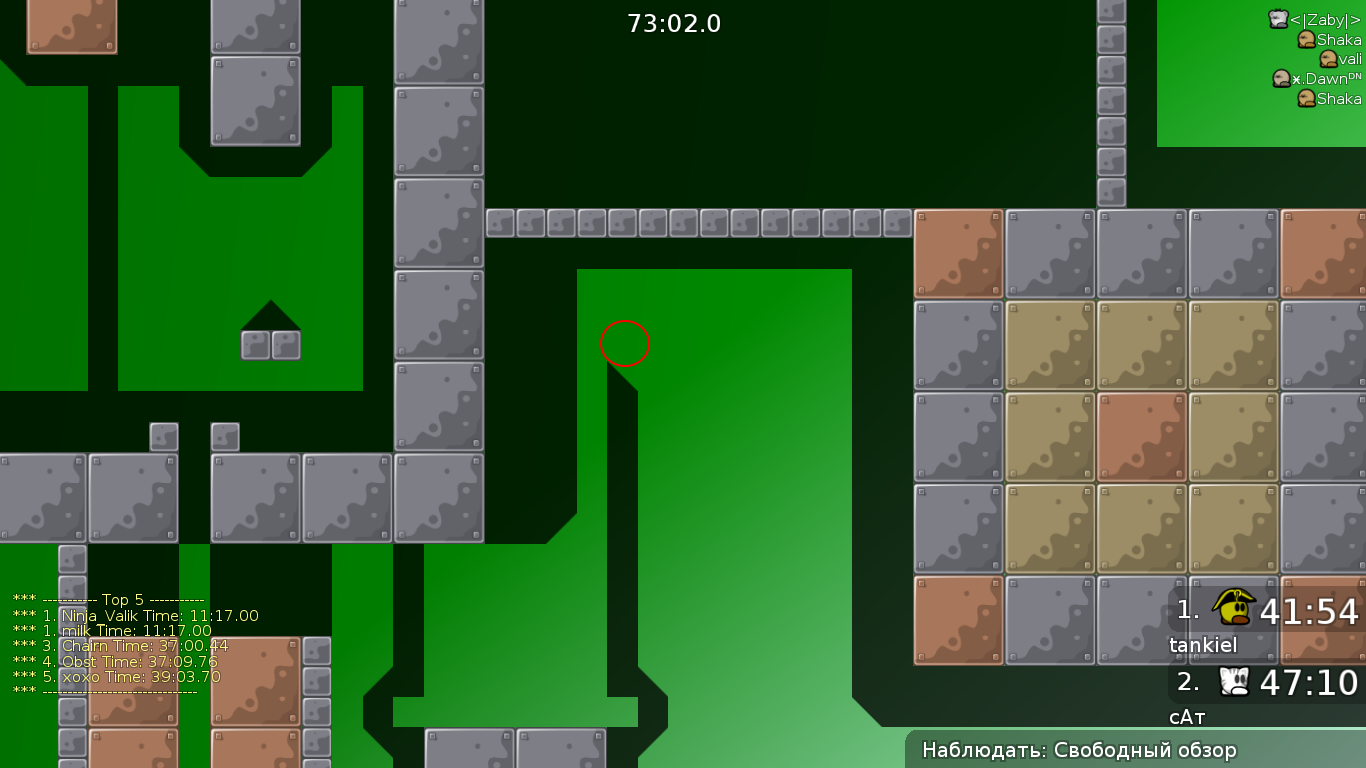Click the white cat tee icon beside cAт
This screenshot has width=1366, height=768.
pyautogui.click(x=1232, y=682)
